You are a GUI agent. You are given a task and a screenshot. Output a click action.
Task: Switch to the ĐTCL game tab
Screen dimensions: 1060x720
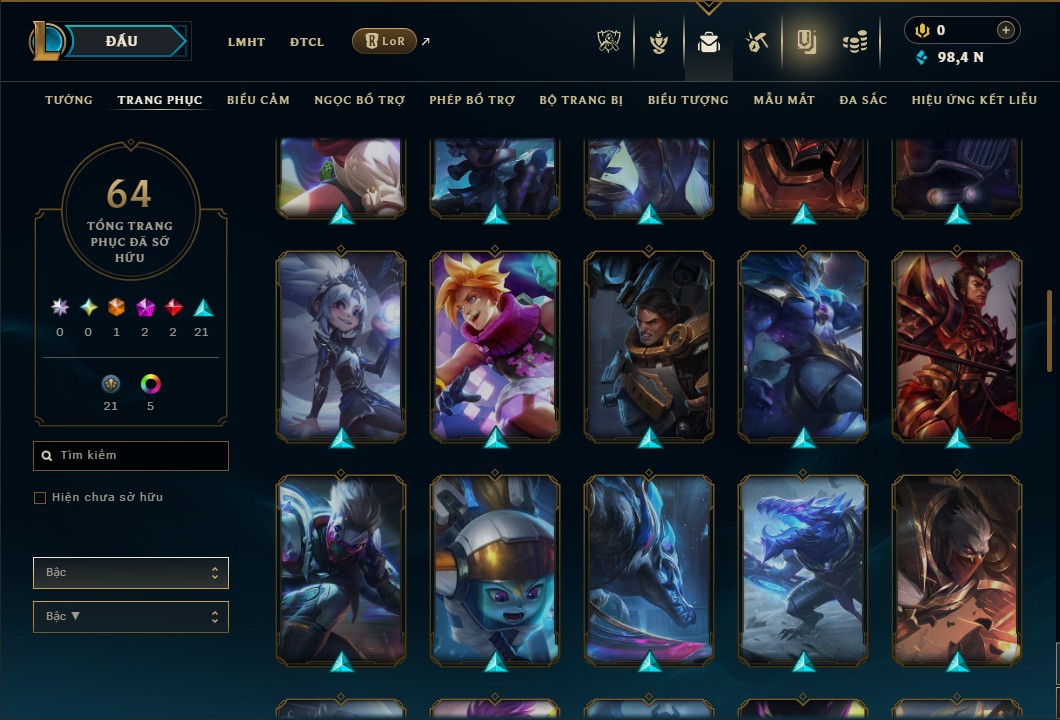click(307, 42)
